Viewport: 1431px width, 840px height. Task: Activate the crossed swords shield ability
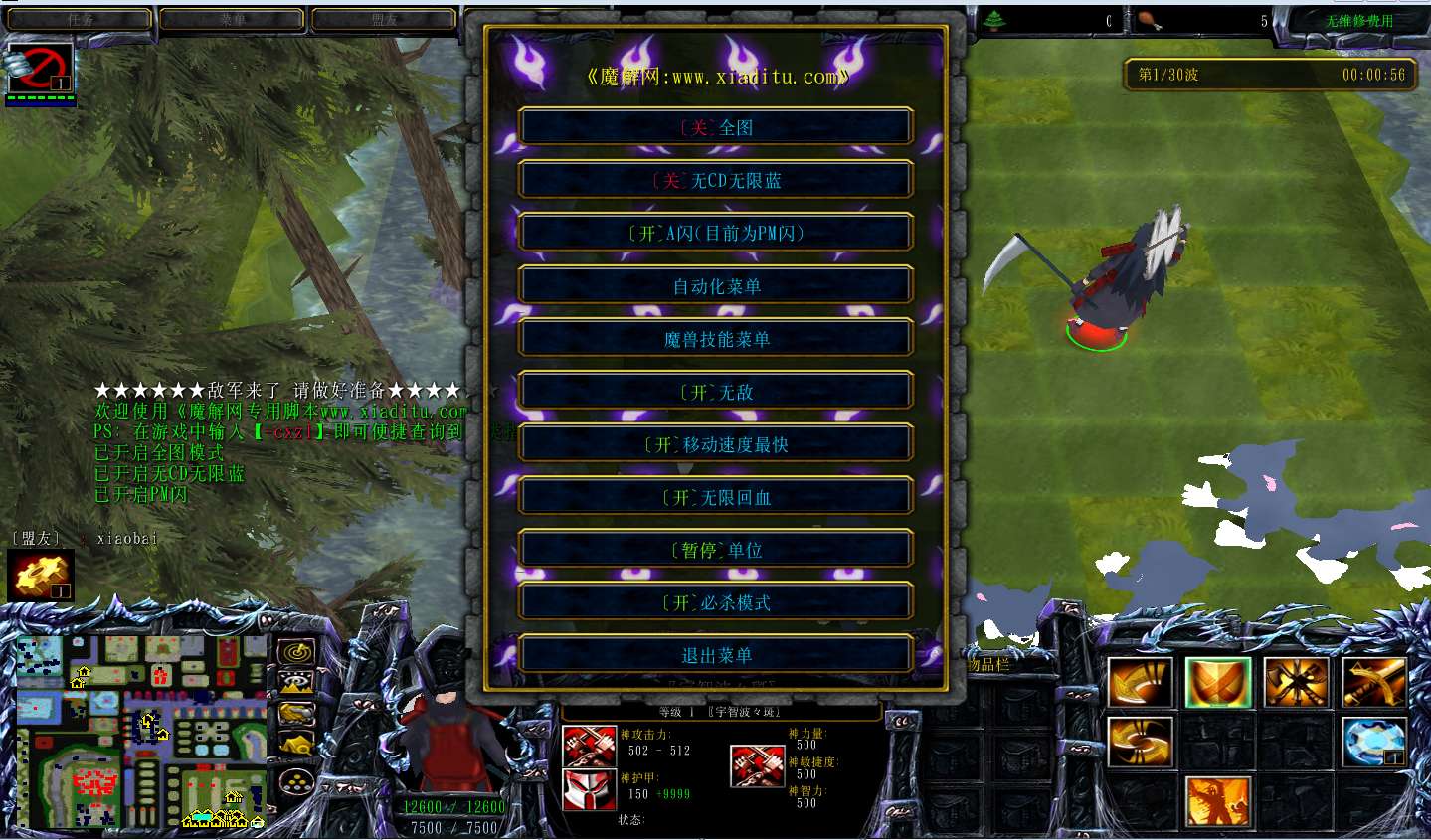coord(1217,683)
